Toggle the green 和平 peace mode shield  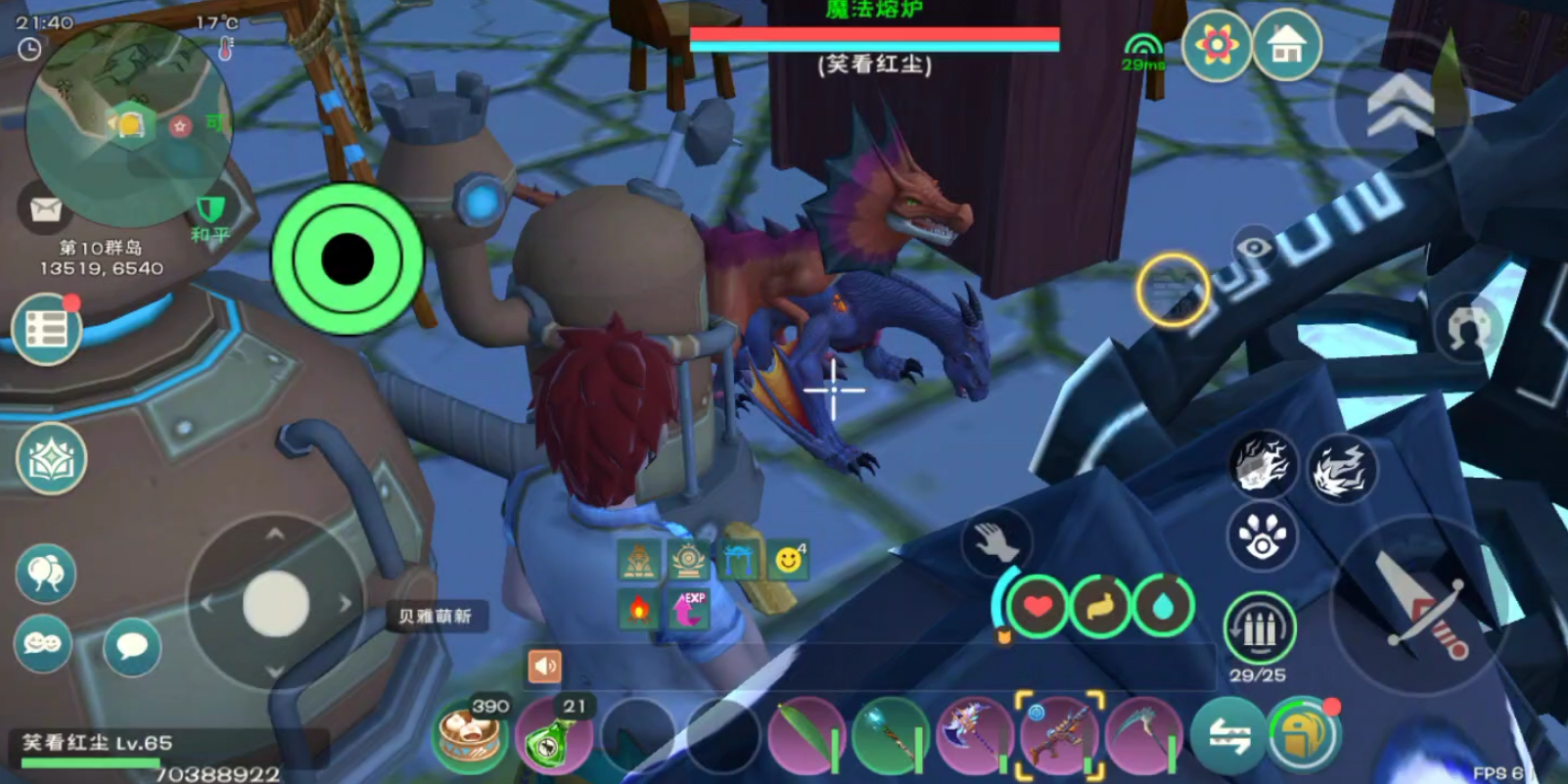(x=210, y=211)
